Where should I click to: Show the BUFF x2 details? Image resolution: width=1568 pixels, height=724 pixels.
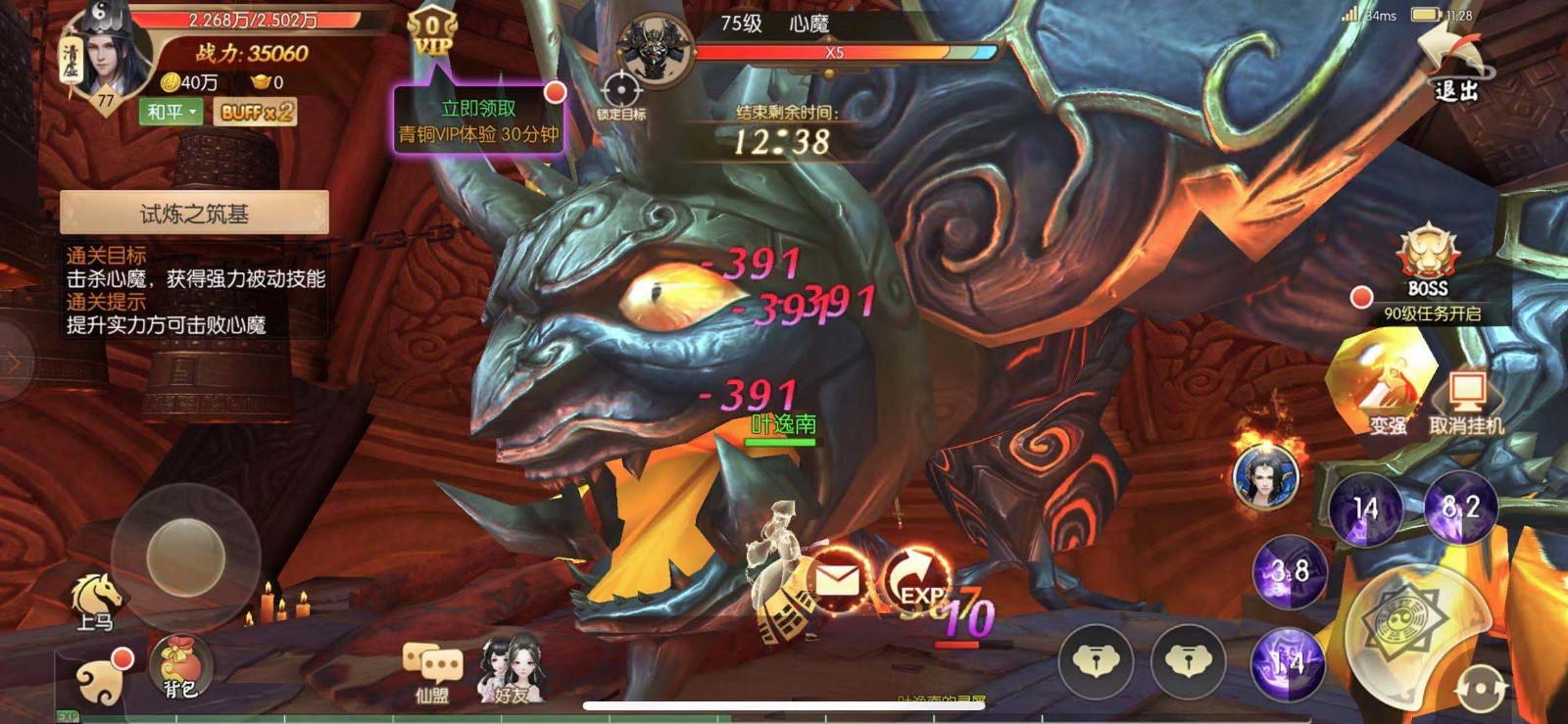[255, 112]
